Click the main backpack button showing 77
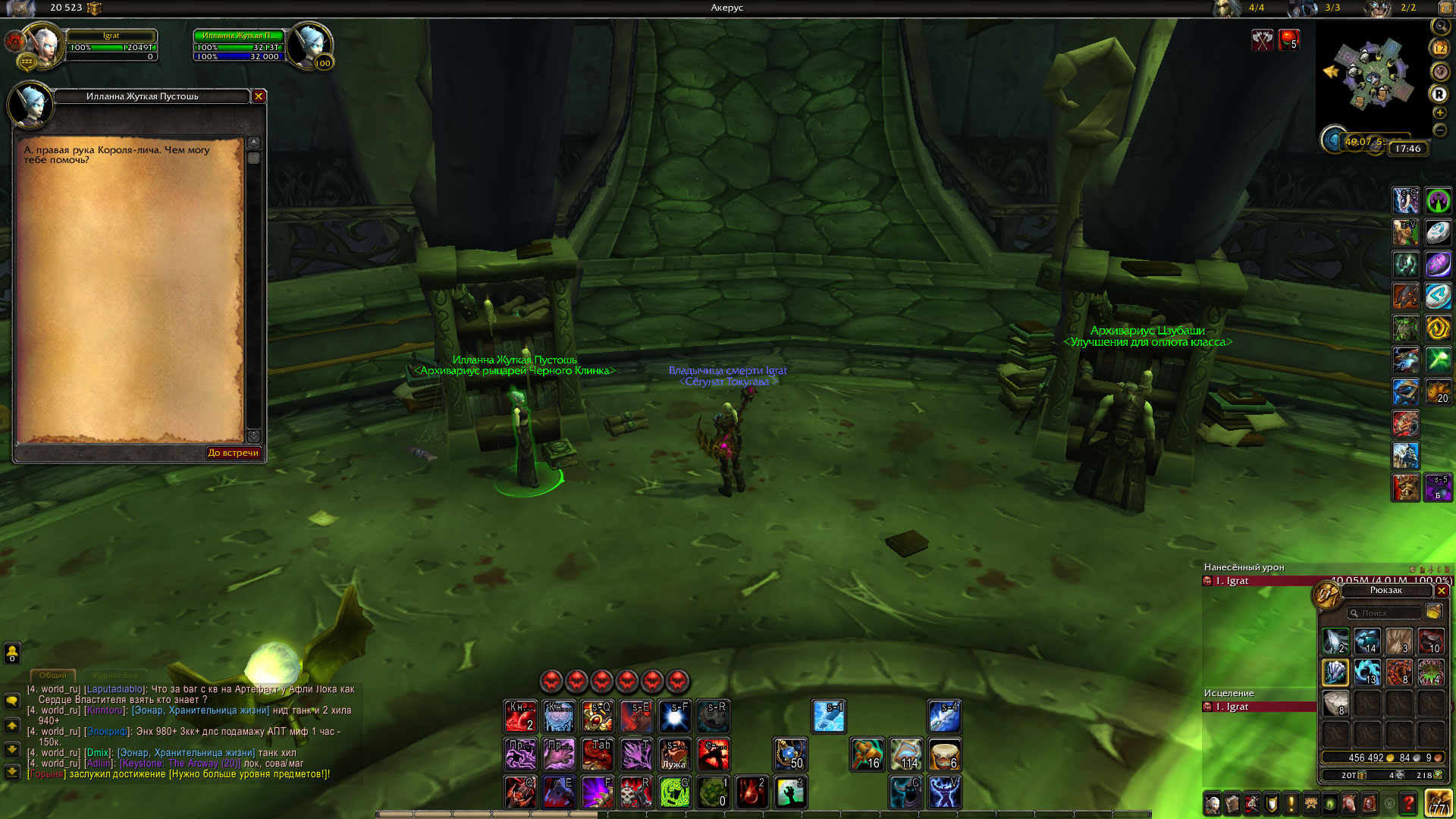 [x=1438, y=803]
